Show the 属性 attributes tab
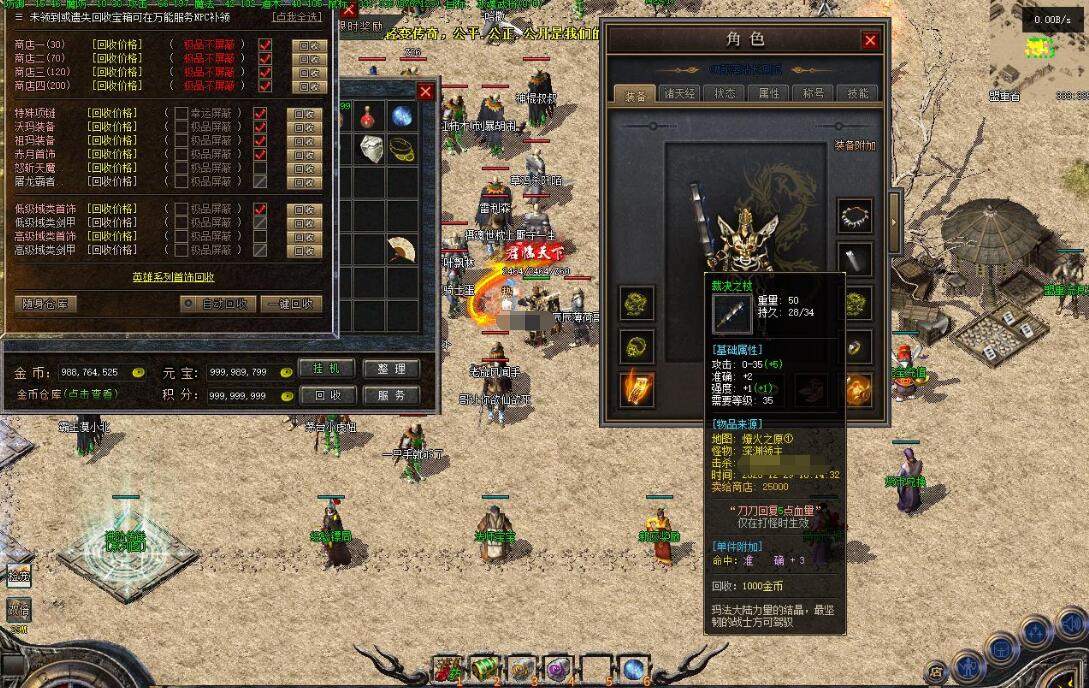The height and width of the screenshot is (688, 1089). [x=769, y=94]
